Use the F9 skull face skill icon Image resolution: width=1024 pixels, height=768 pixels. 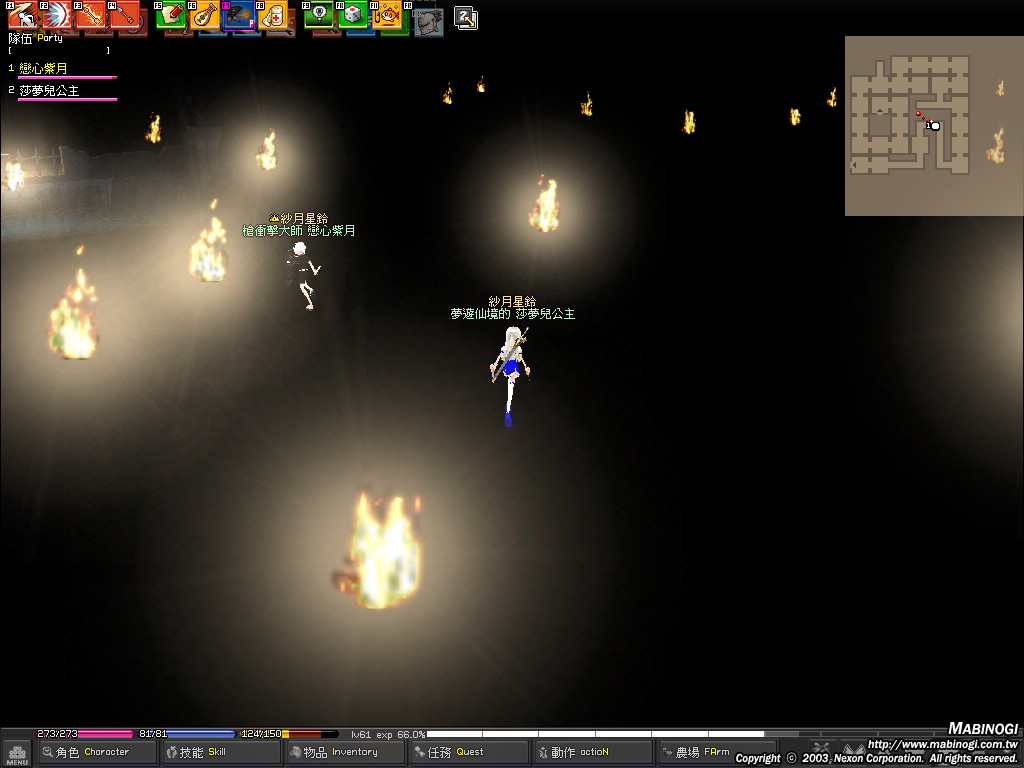click(318, 15)
